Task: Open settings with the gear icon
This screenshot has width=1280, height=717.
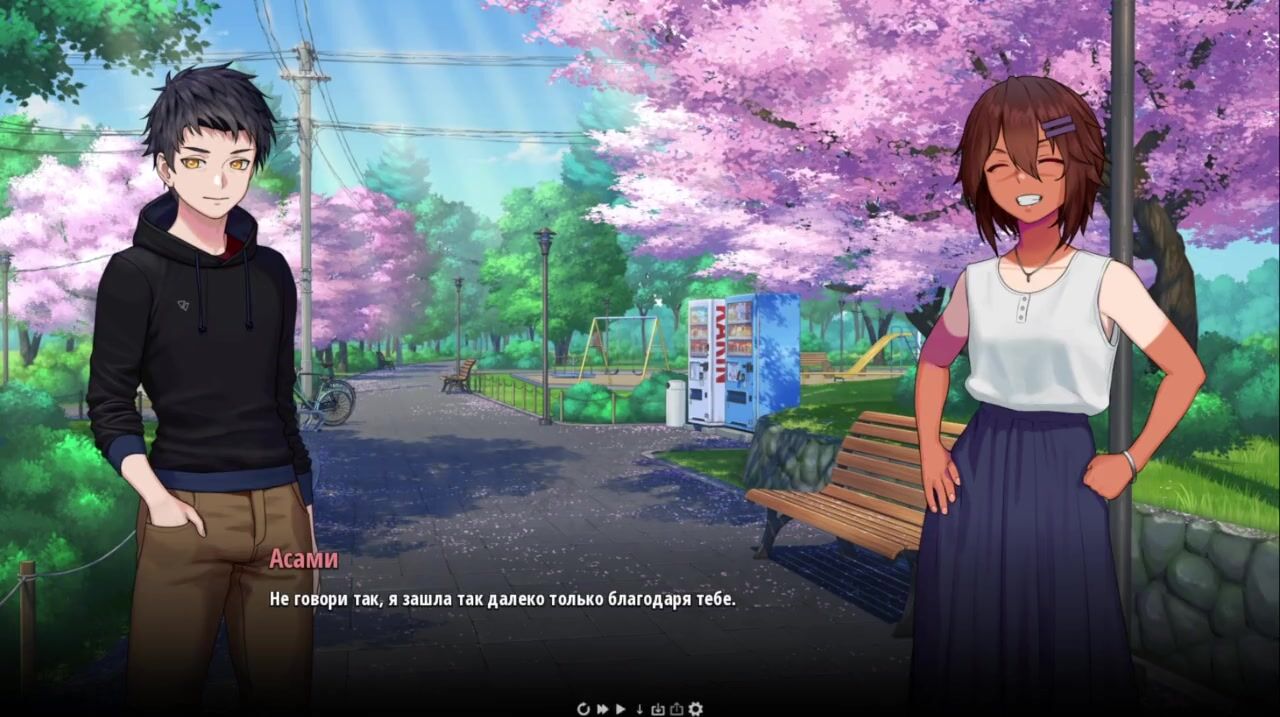Action: tap(695, 709)
